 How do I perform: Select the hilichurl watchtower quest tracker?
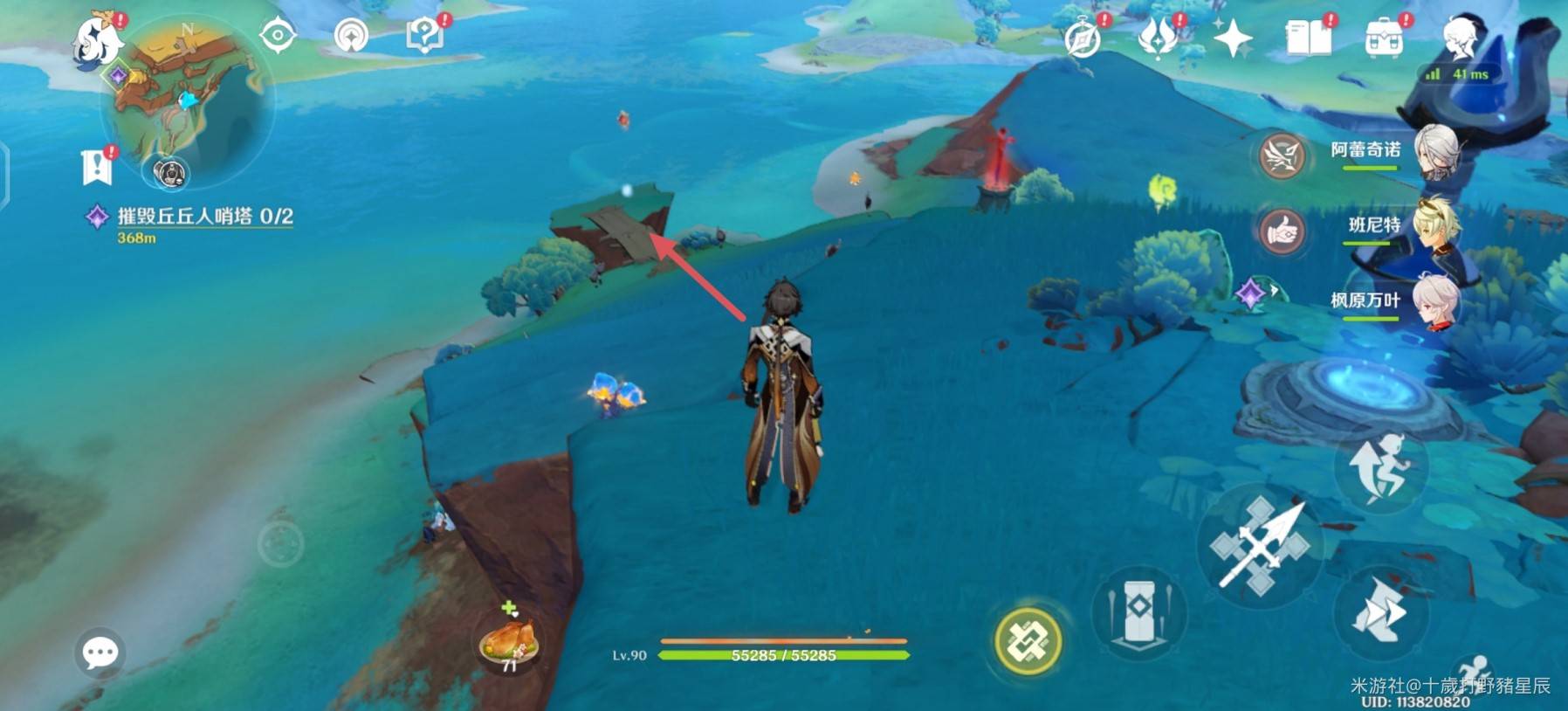point(204,217)
